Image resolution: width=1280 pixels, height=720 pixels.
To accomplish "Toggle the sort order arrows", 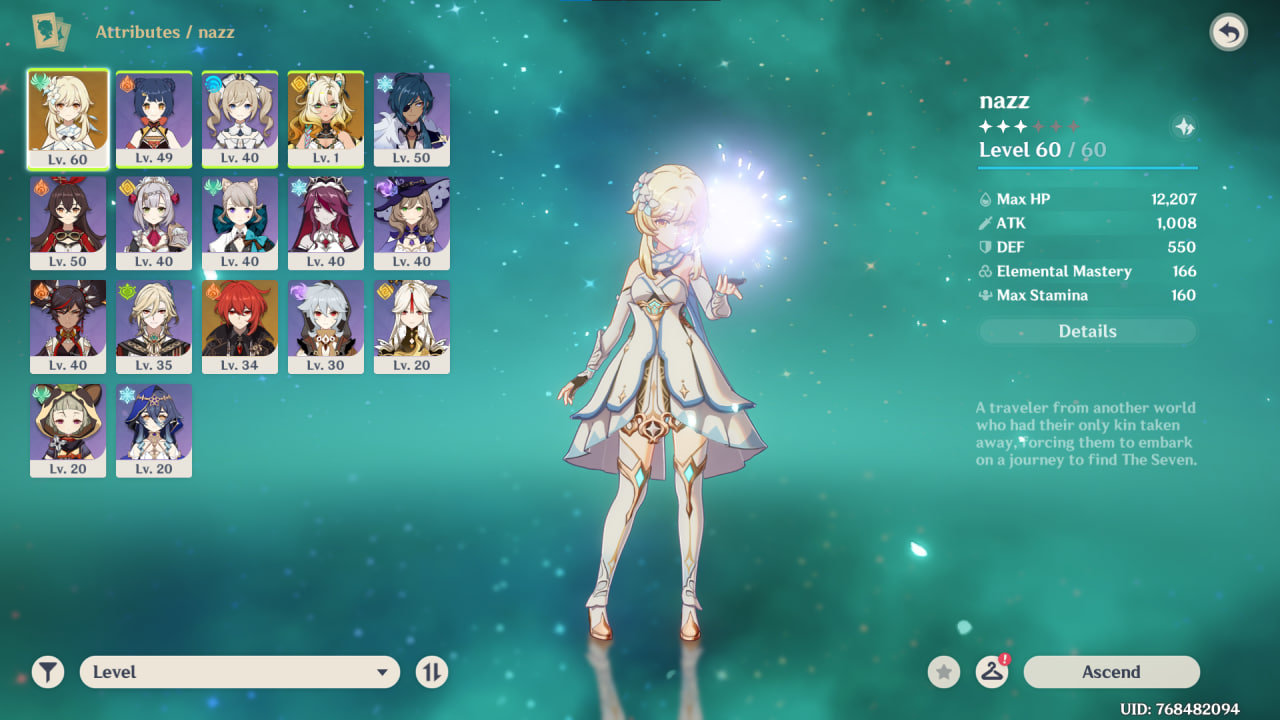I will (431, 672).
